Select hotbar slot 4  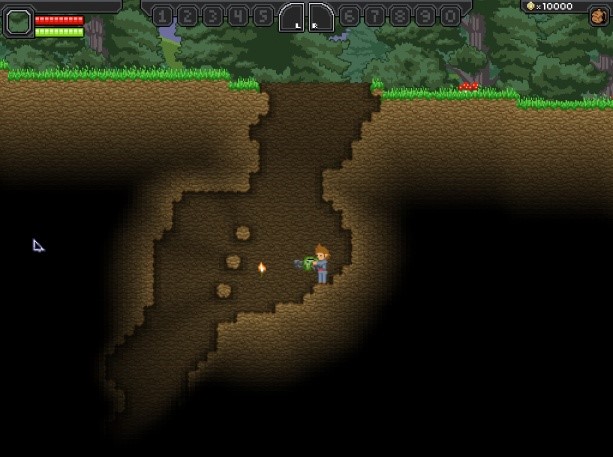pos(237,16)
